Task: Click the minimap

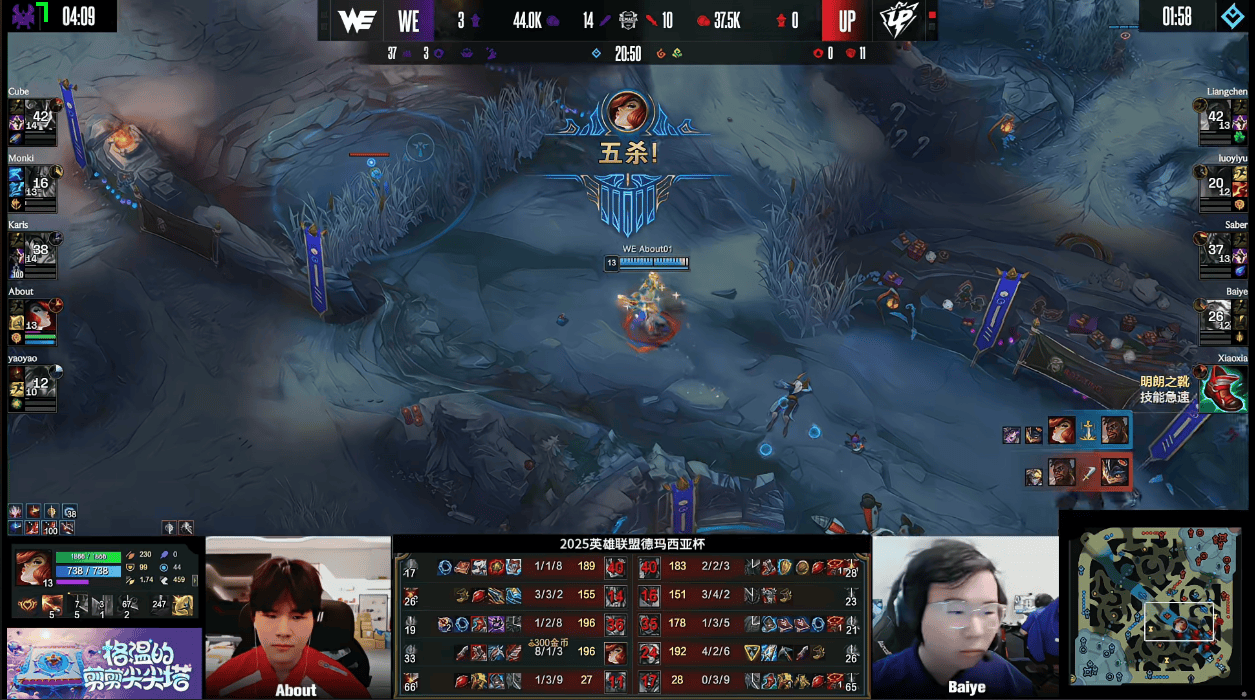Action: [1155, 606]
